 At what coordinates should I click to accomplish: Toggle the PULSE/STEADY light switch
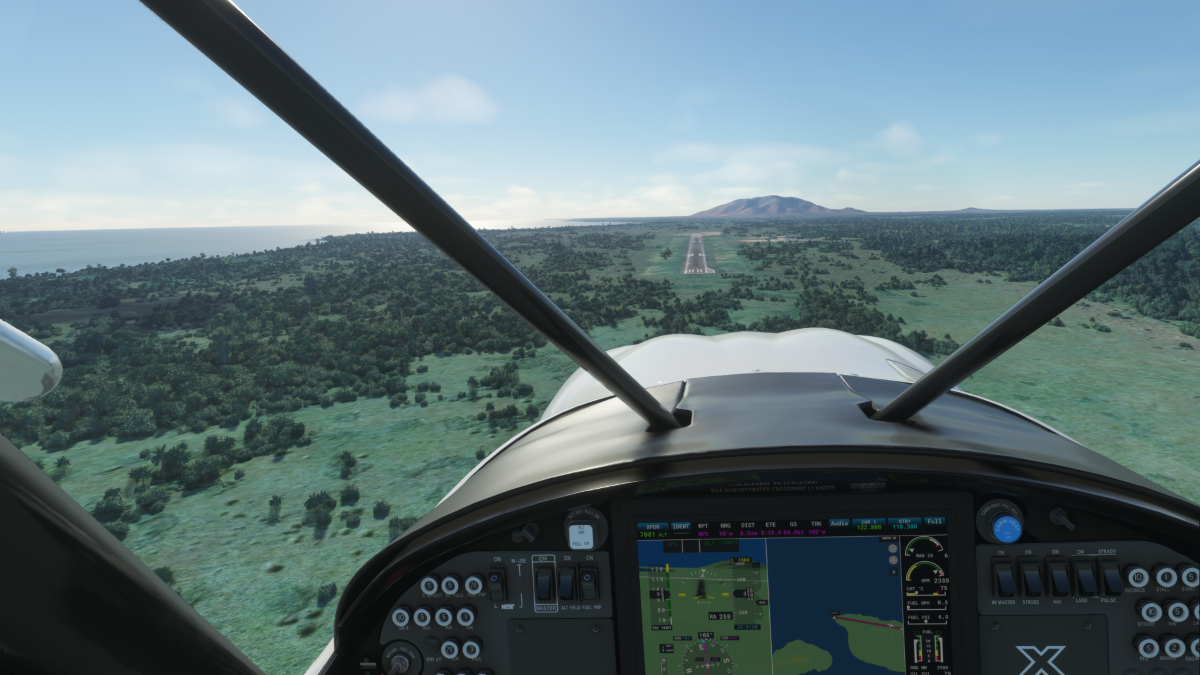[1110, 578]
